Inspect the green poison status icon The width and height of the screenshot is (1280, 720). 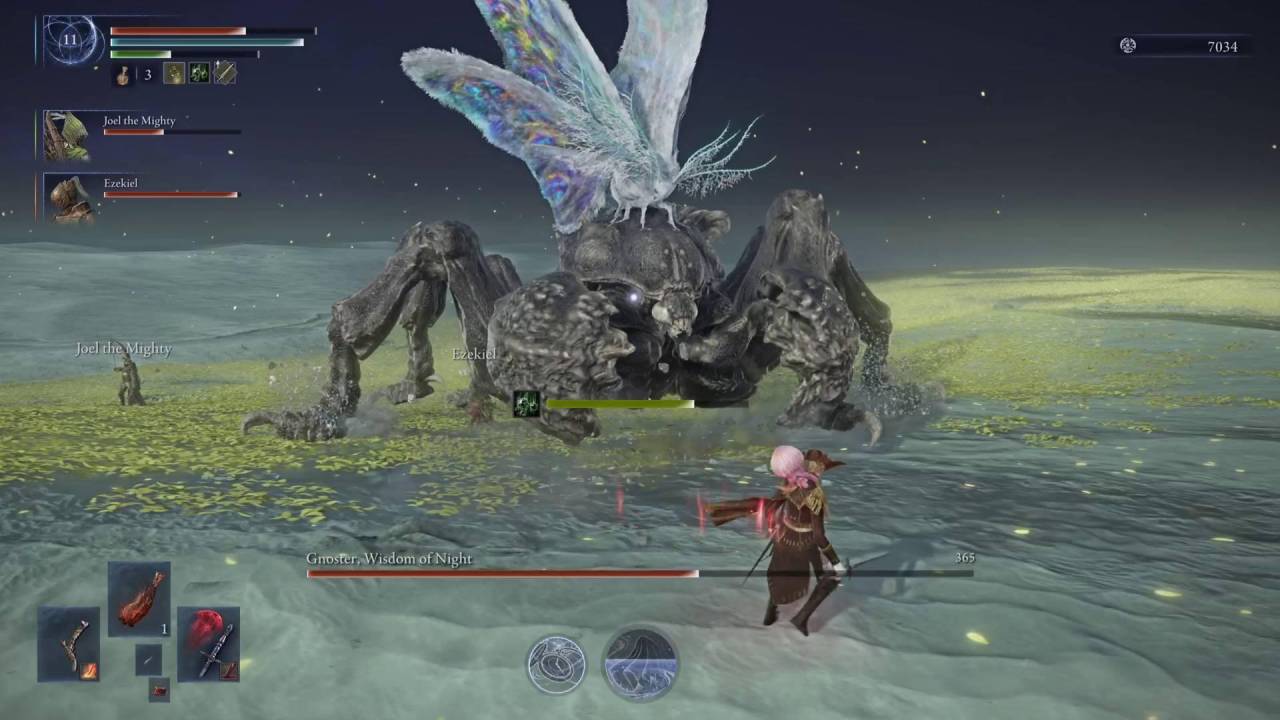coord(199,73)
